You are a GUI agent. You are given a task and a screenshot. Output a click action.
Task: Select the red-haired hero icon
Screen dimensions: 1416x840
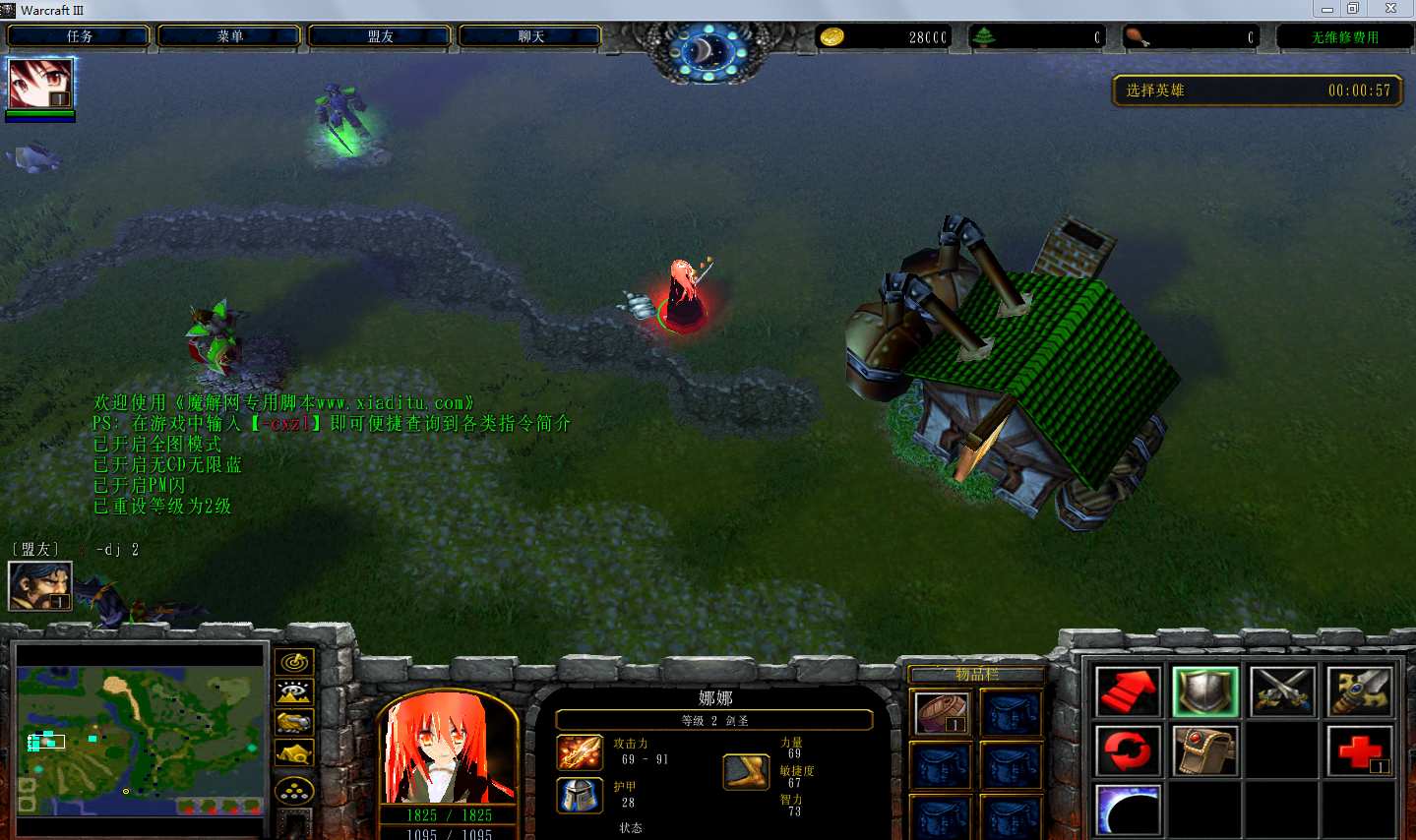tap(40, 84)
